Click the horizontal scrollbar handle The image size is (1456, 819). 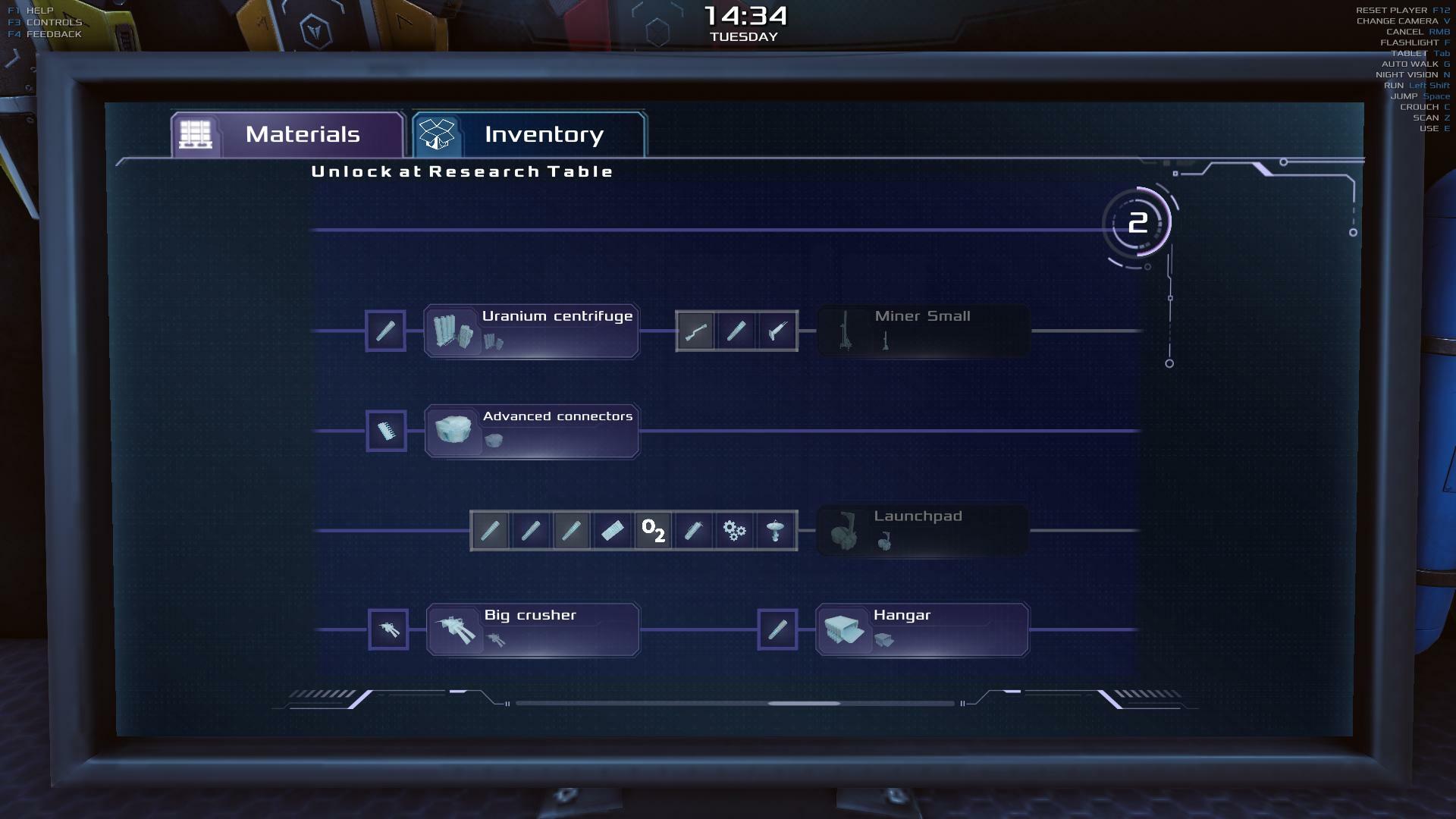tap(804, 704)
